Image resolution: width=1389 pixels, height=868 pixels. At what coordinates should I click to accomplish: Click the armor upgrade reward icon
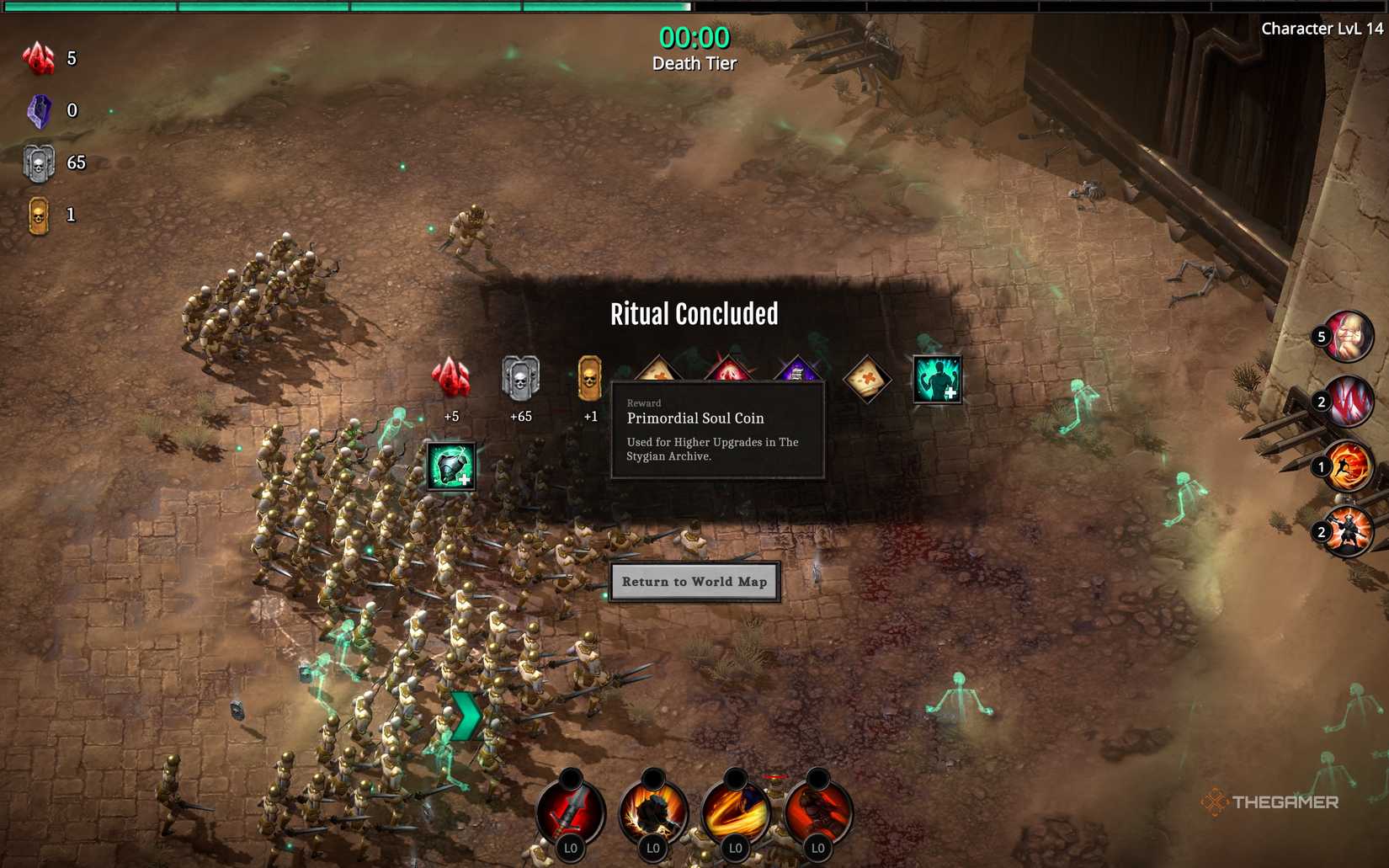[451, 468]
